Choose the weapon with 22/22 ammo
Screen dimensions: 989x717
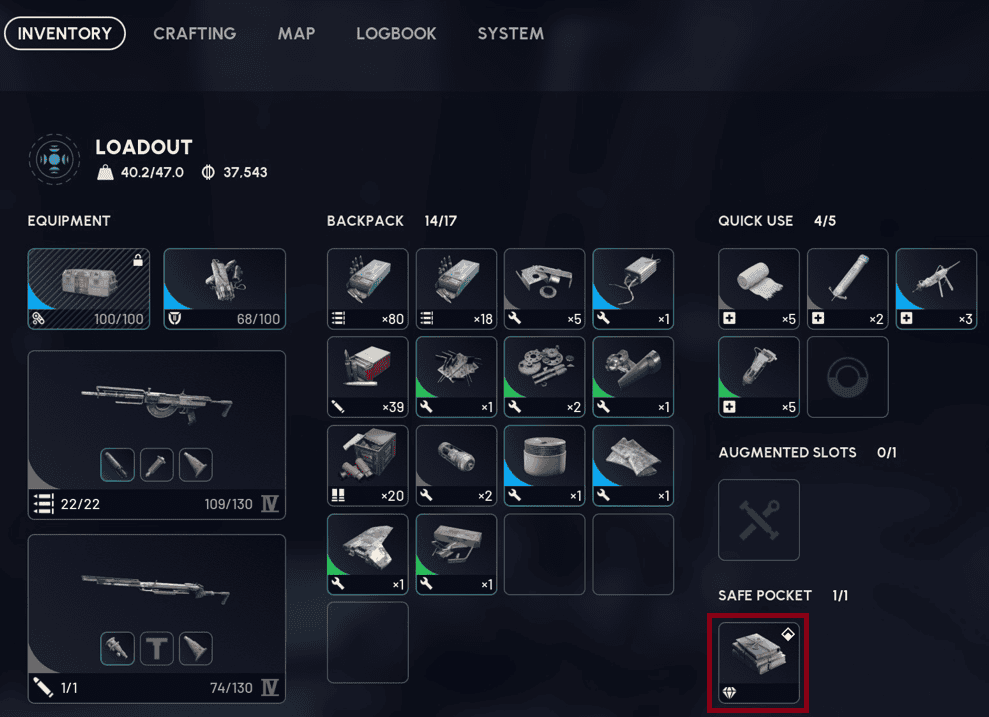tap(157, 434)
